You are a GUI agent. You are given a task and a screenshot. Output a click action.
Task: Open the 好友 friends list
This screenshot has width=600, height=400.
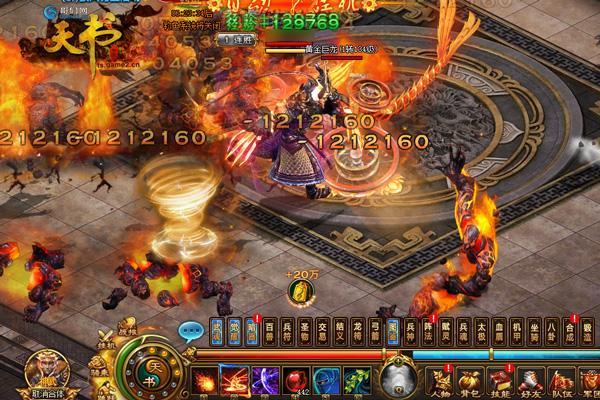[529, 381]
